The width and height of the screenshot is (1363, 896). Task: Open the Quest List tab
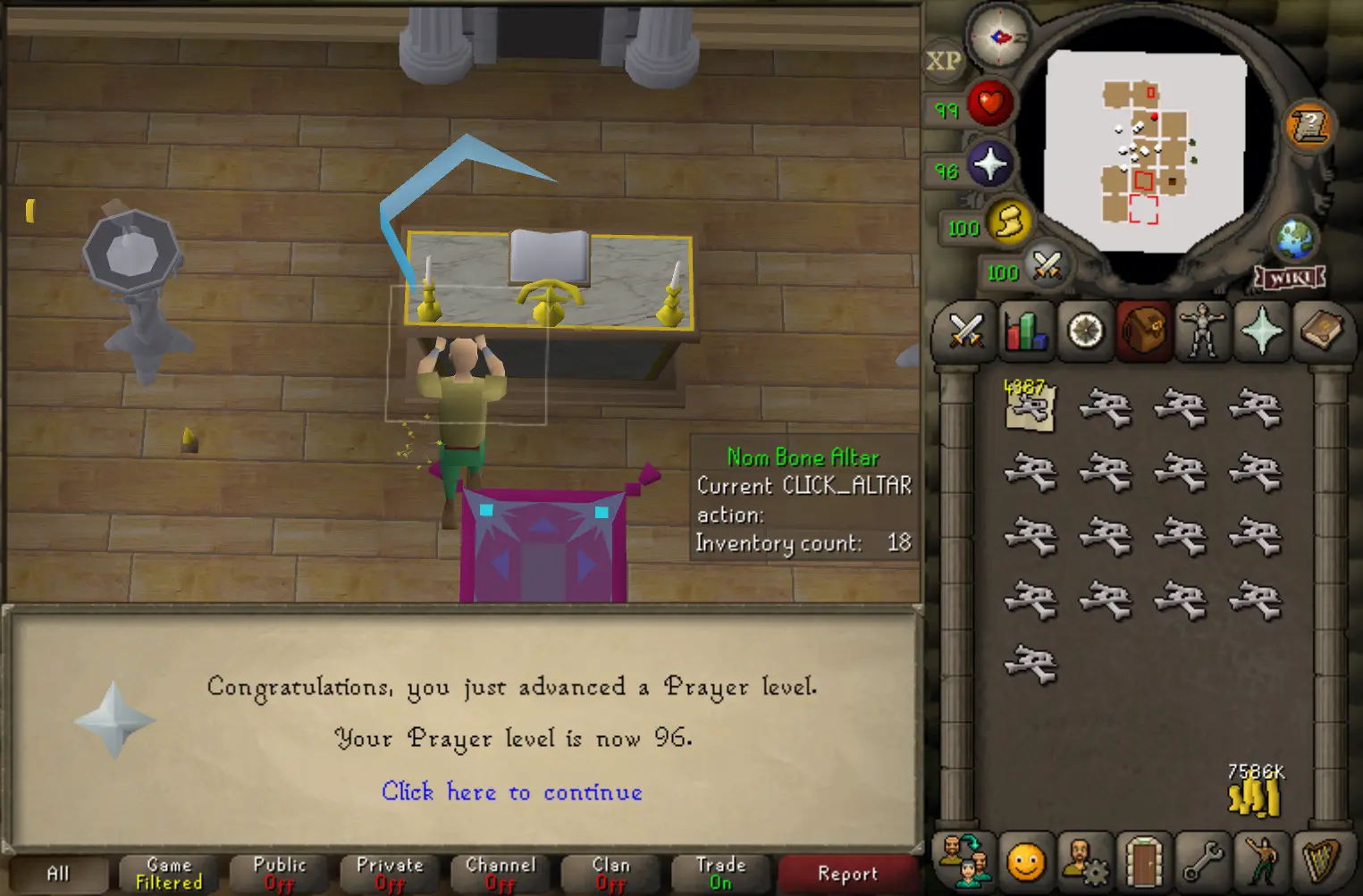(x=1085, y=331)
